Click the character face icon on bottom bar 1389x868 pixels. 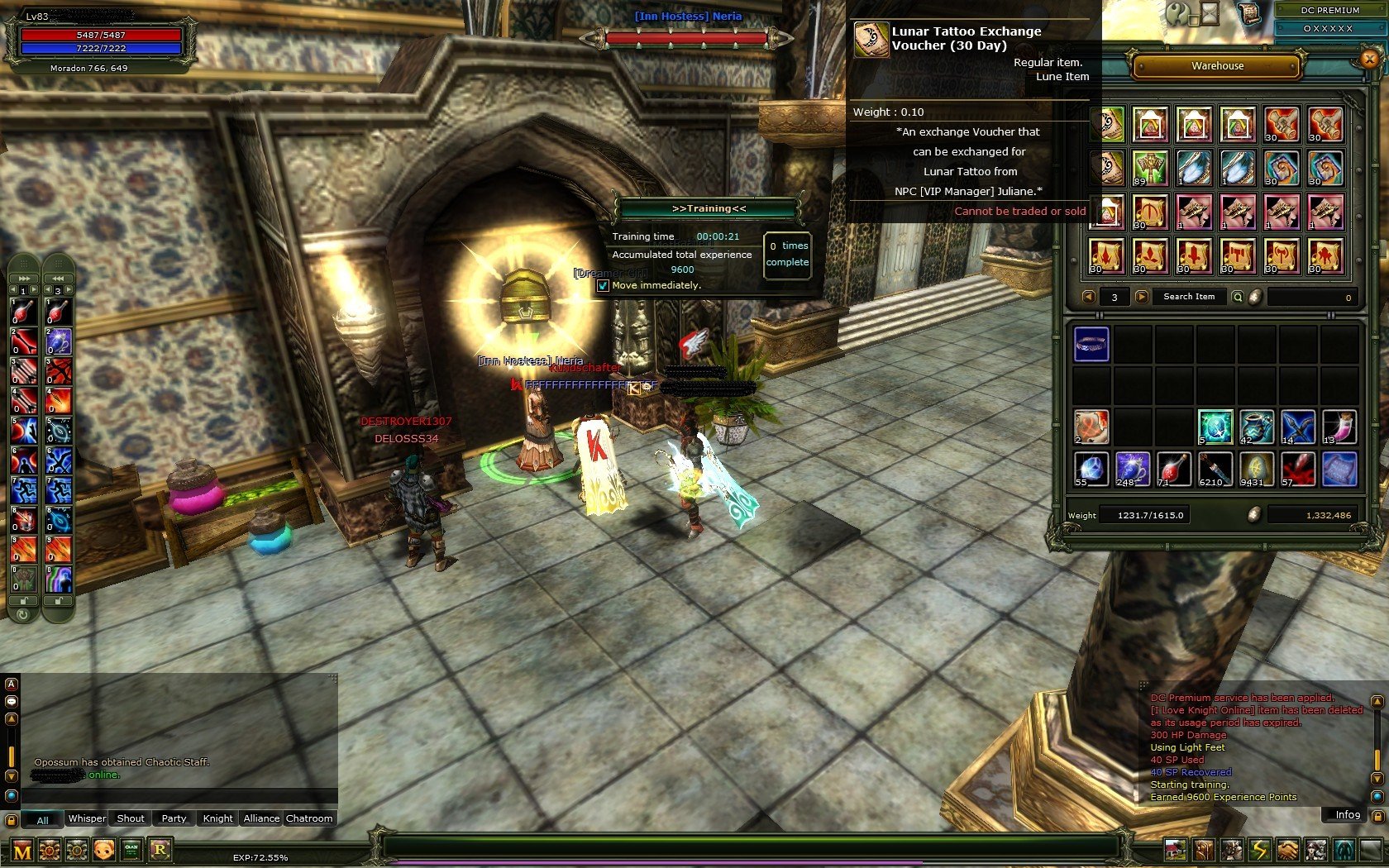click(x=103, y=848)
